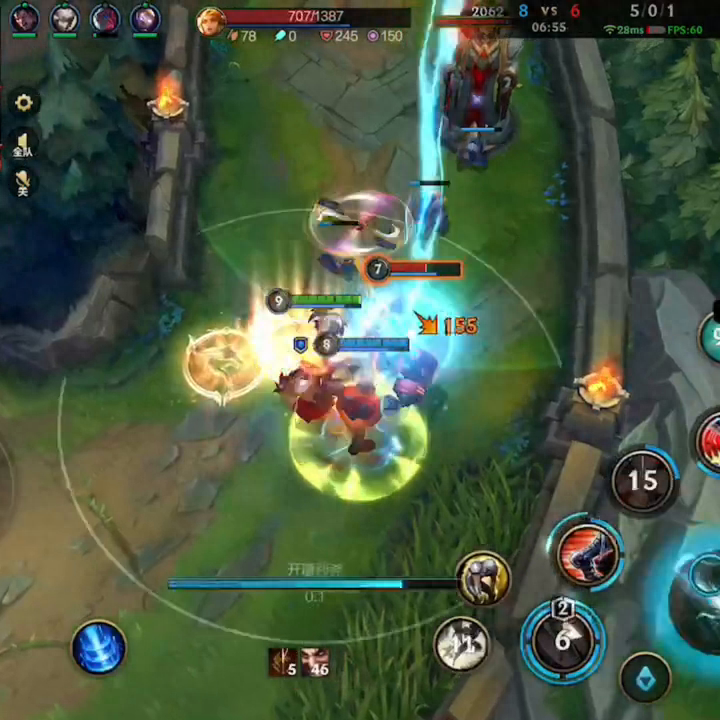This screenshot has width=720, height=720.
Task: Tap the white summoner spell showing 11
Action: [x=461, y=645]
